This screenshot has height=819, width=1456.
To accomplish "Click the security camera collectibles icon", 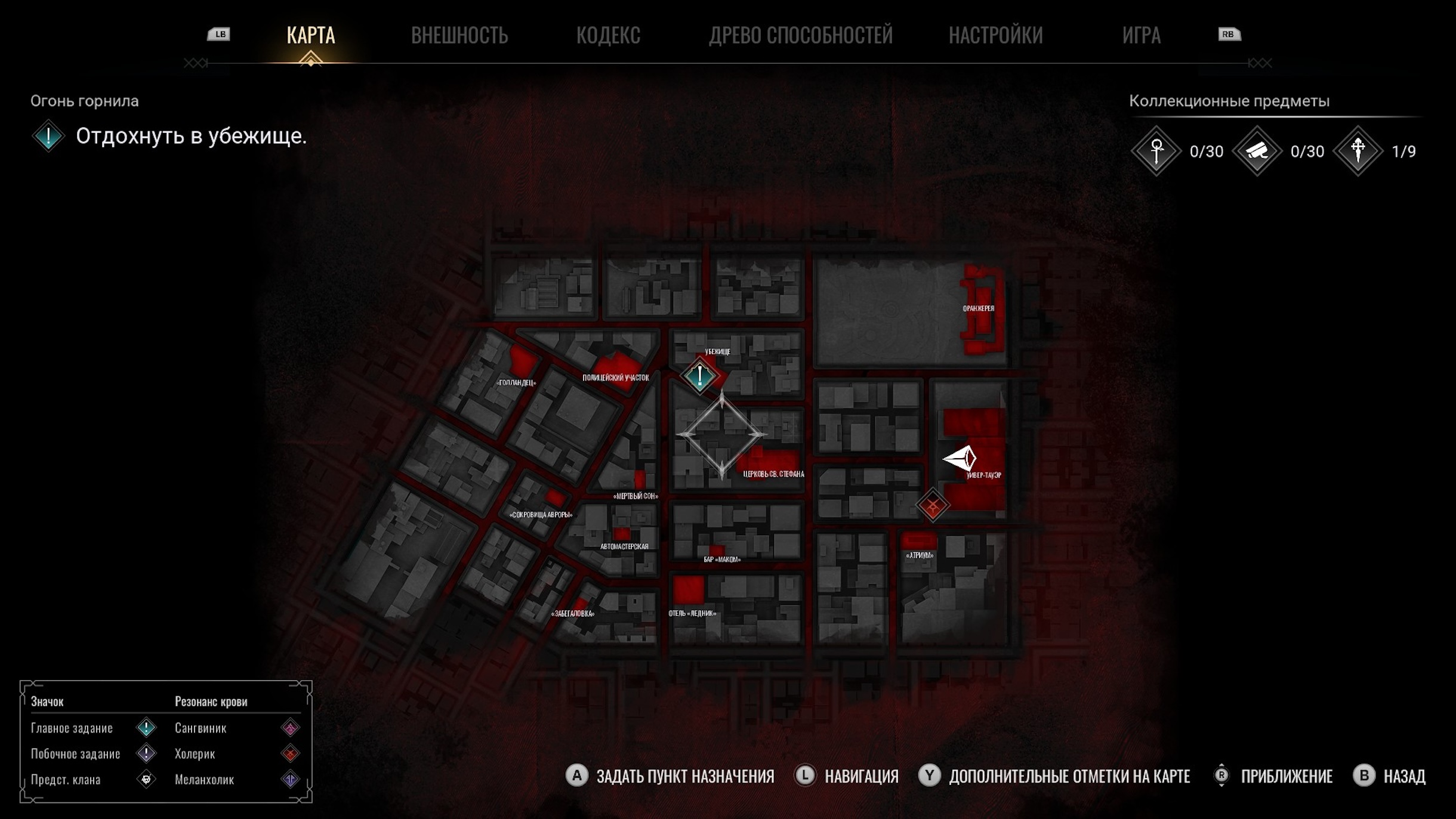I will (1257, 152).
